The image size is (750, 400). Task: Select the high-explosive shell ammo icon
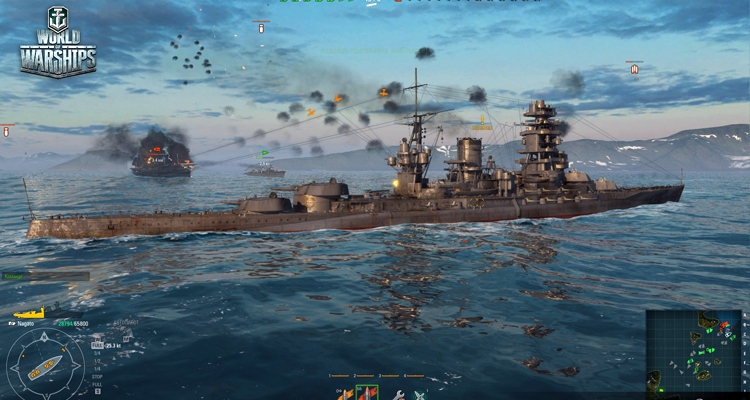(344, 393)
